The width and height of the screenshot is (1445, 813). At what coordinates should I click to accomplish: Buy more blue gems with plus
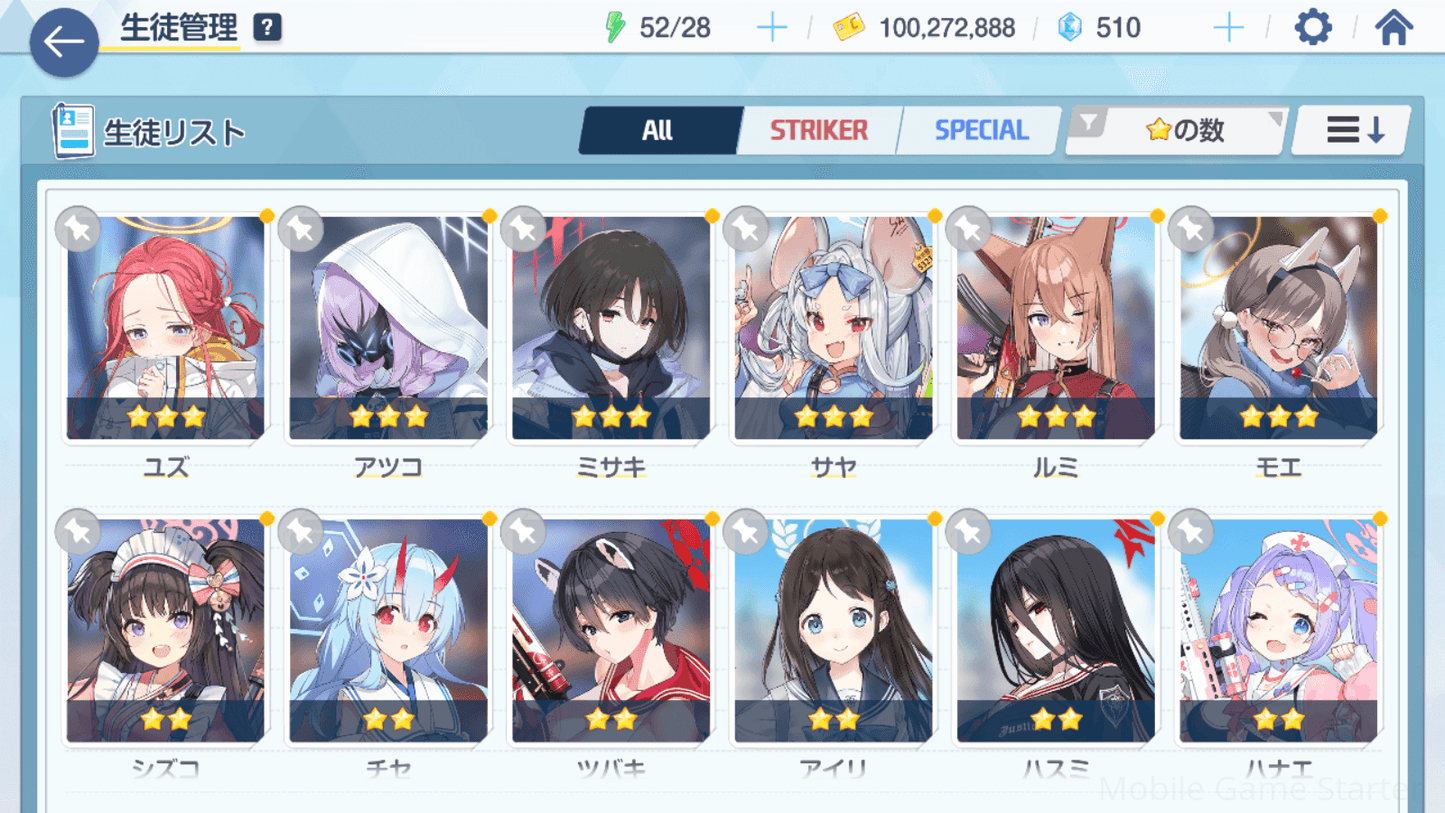[x=1228, y=28]
